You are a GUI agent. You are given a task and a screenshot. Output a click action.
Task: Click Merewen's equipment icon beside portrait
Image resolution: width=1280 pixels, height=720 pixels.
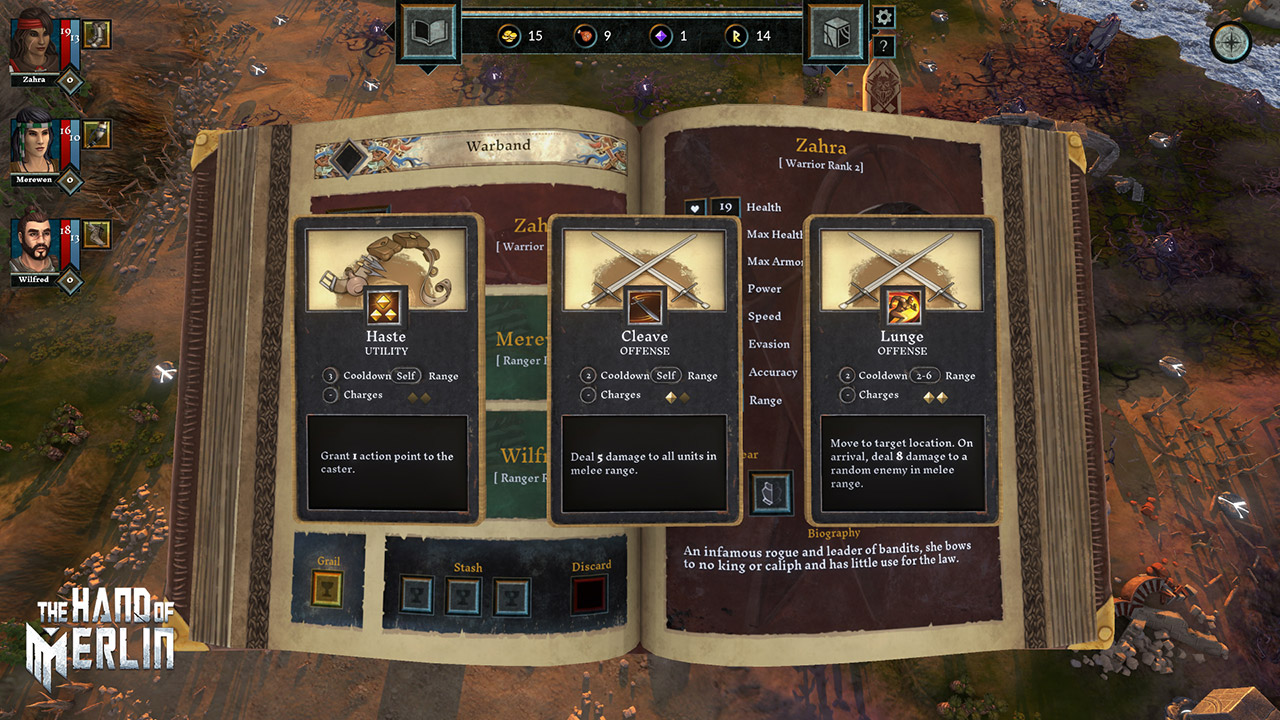click(97, 134)
